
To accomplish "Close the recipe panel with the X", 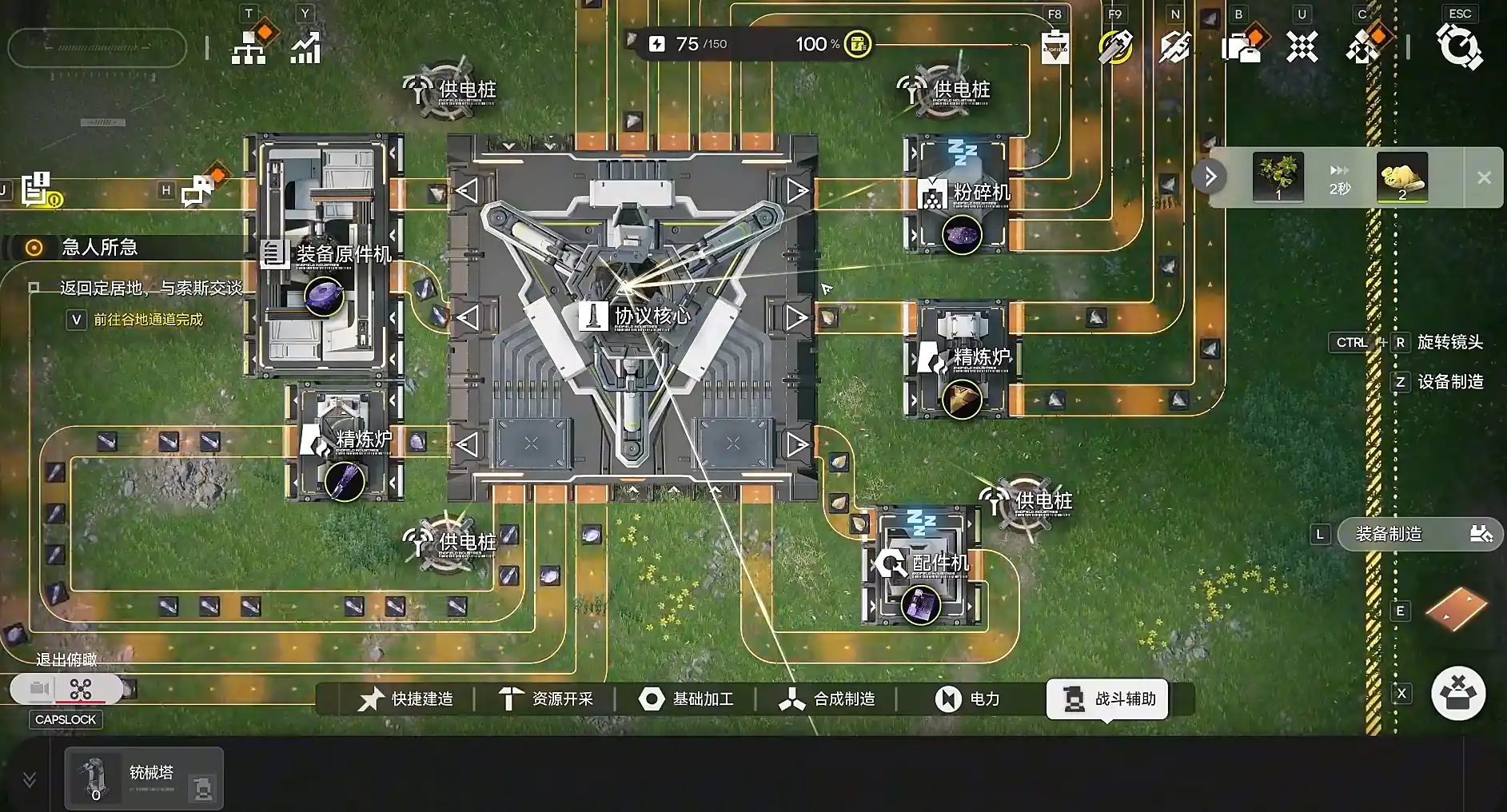I will [x=1484, y=178].
